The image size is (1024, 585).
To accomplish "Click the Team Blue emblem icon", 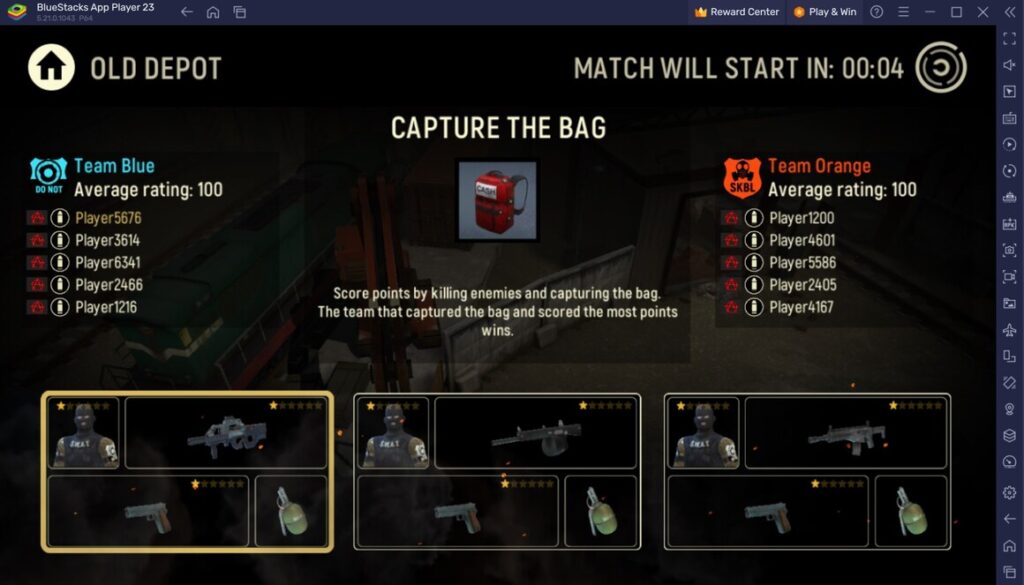I will click(48, 176).
